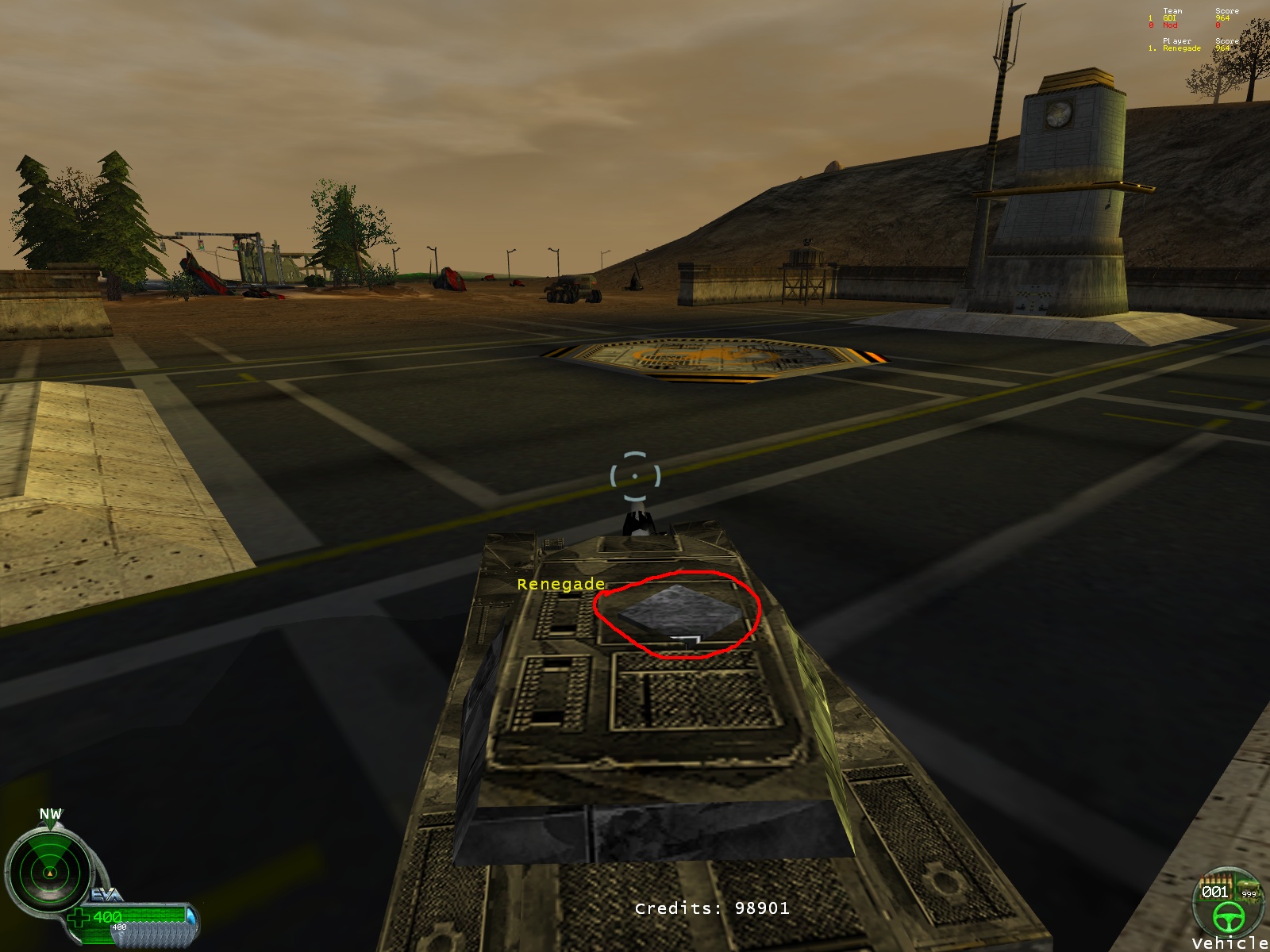
Task: Select the EVA logo beside the radar
Action: point(106,895)
